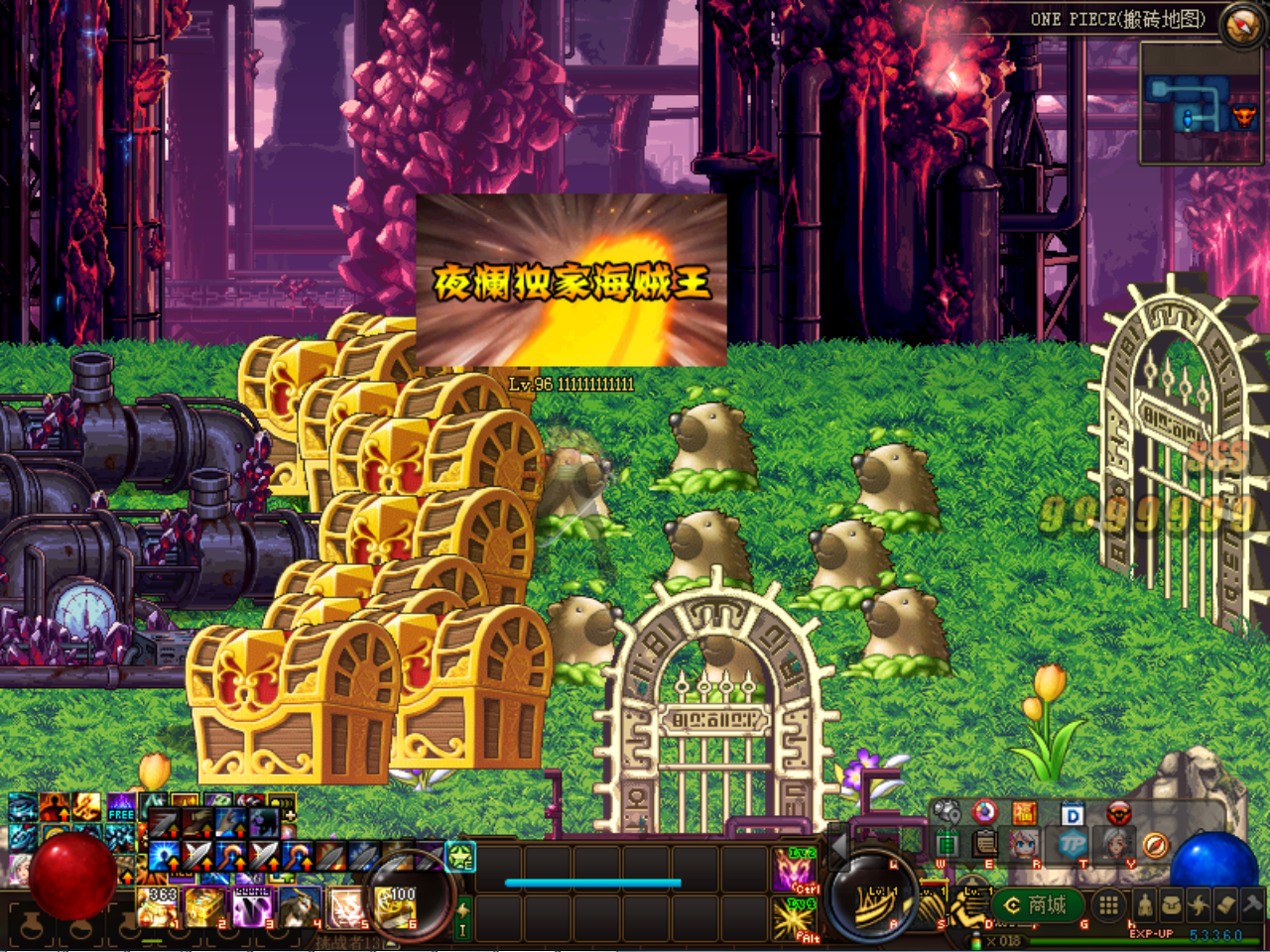Click the boss skull marker on minimap

tap(1243, 118)
